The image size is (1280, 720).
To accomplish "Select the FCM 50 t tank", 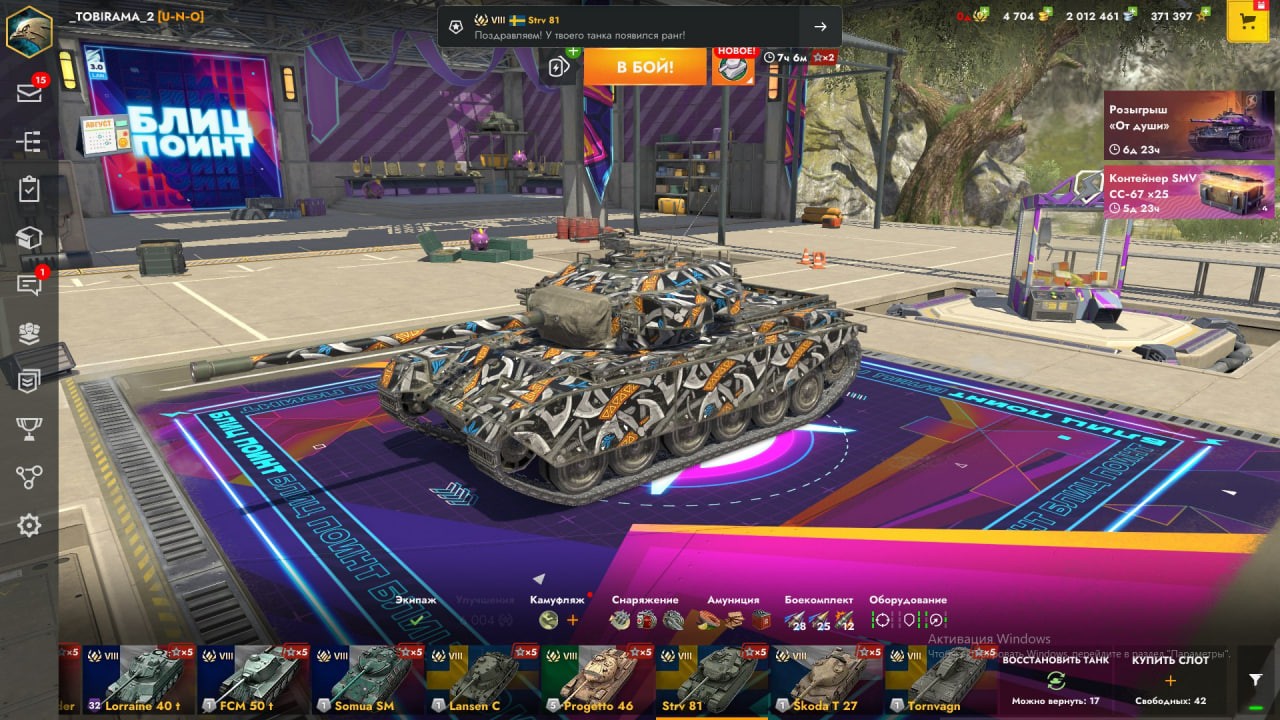I will pyautogui.click(x=254, y=679).
